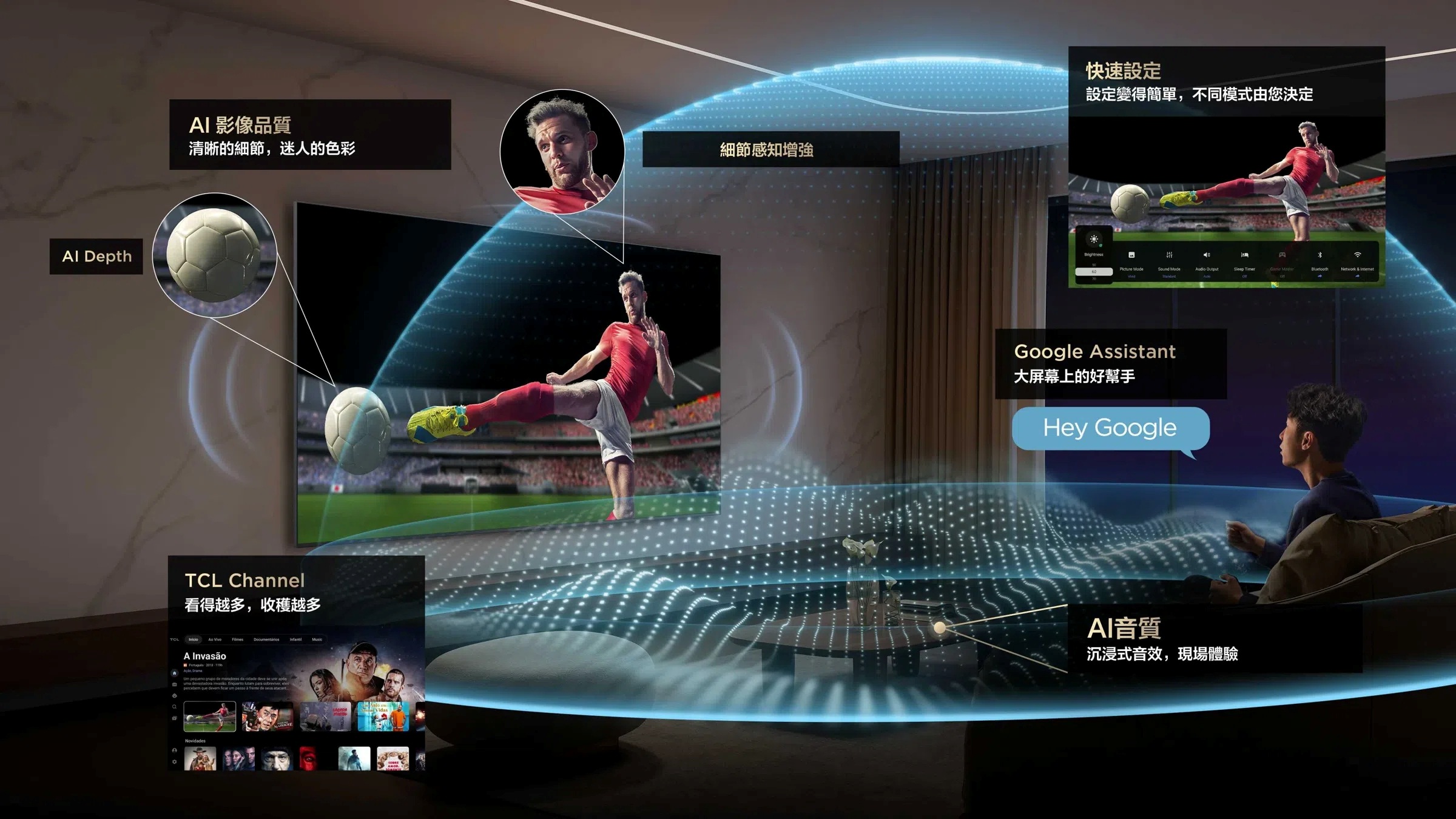Image resolution: width=1456 pixels, height=819 pixels.
Task: Open the search icon in TCL Channel sidebar
Action: (175, 706)
